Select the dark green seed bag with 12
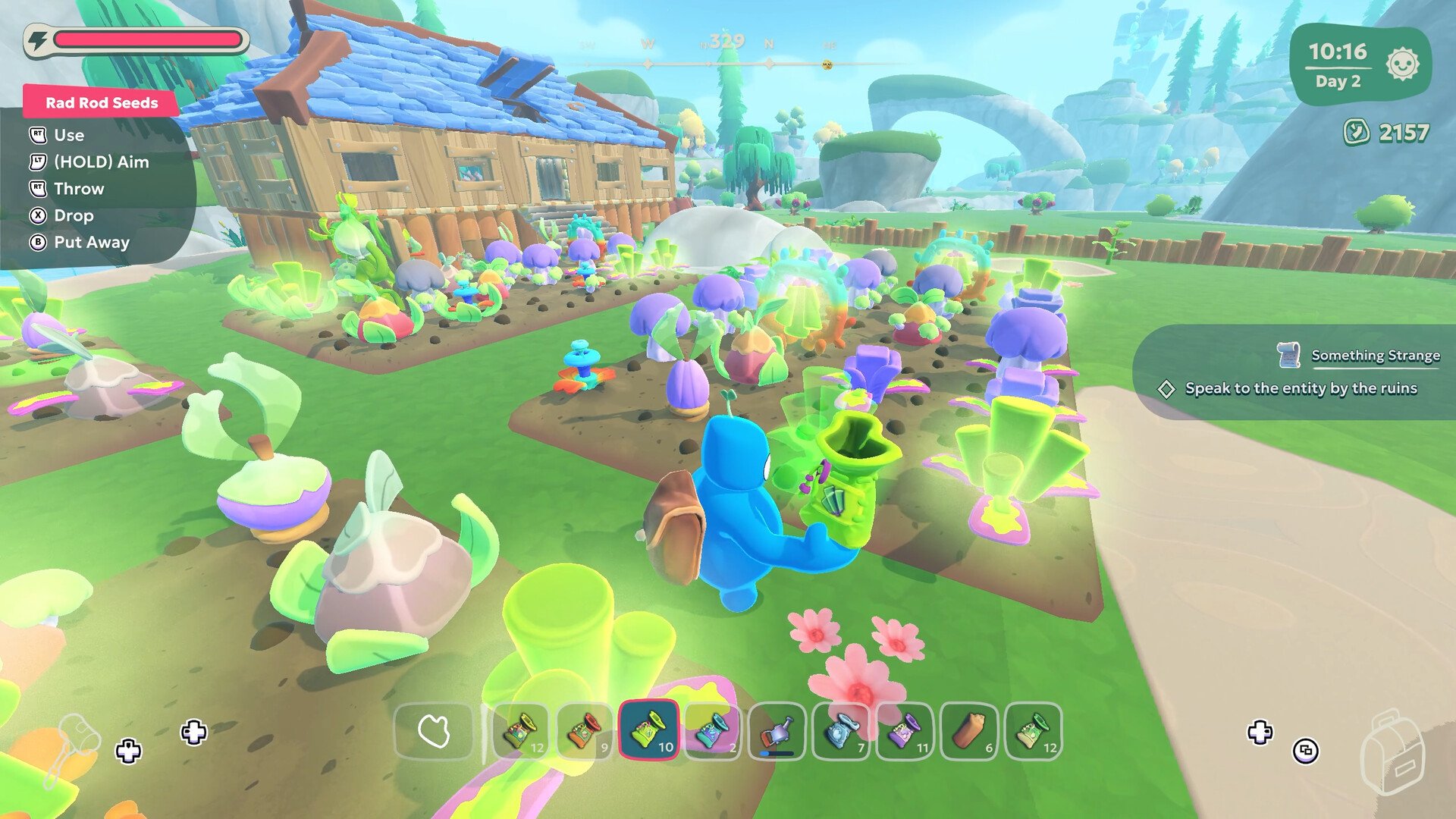This screenshot has width=1456, height=819. (1033, 732)
